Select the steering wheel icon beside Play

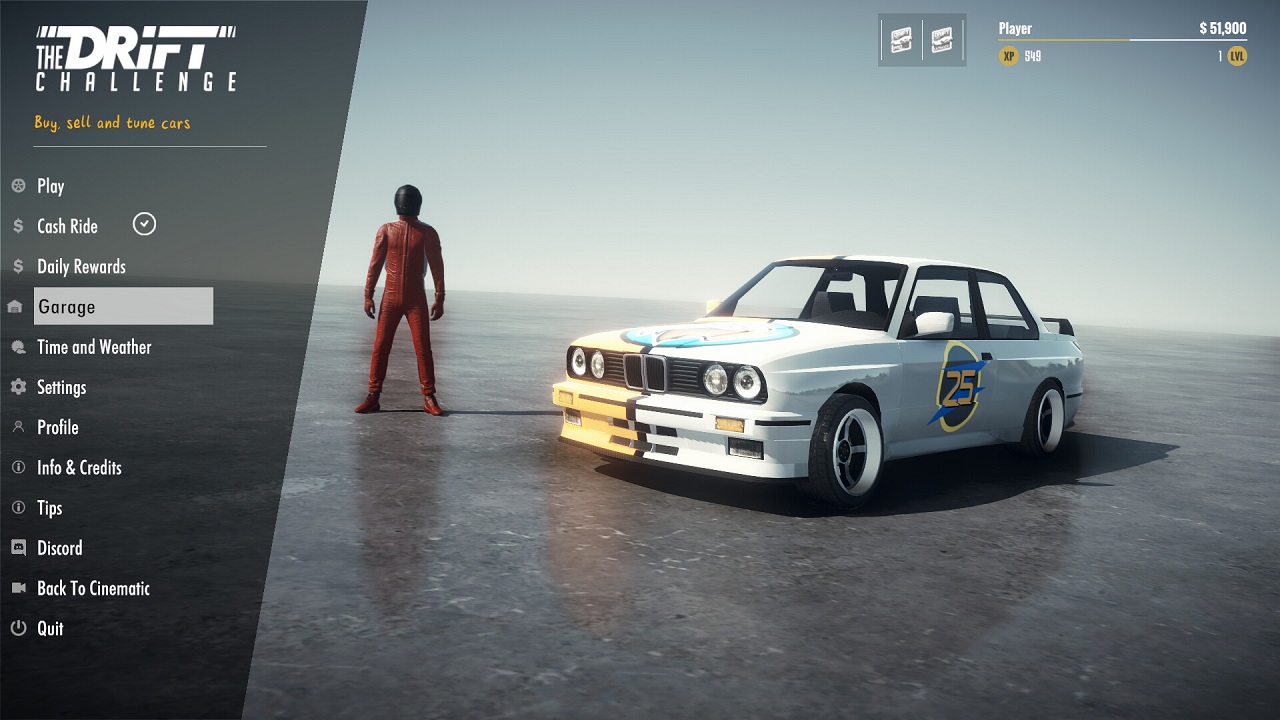click(18, 186)
